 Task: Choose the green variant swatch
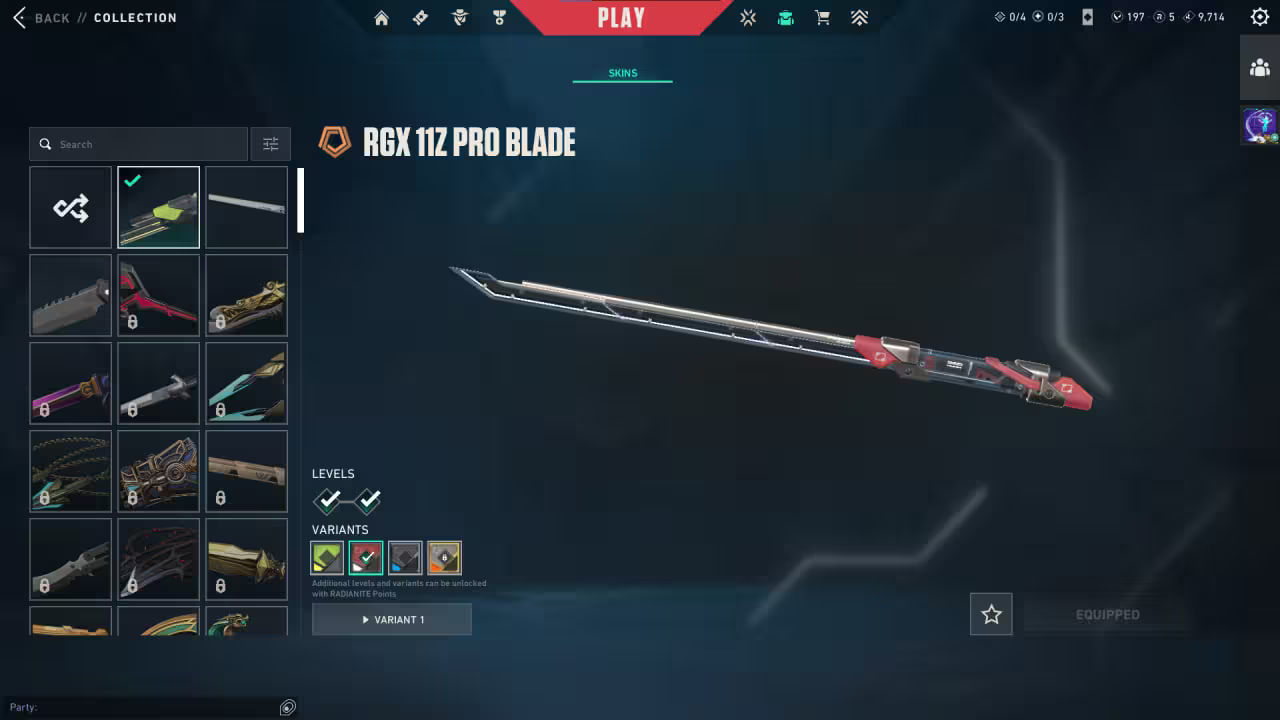pos(327,558)
